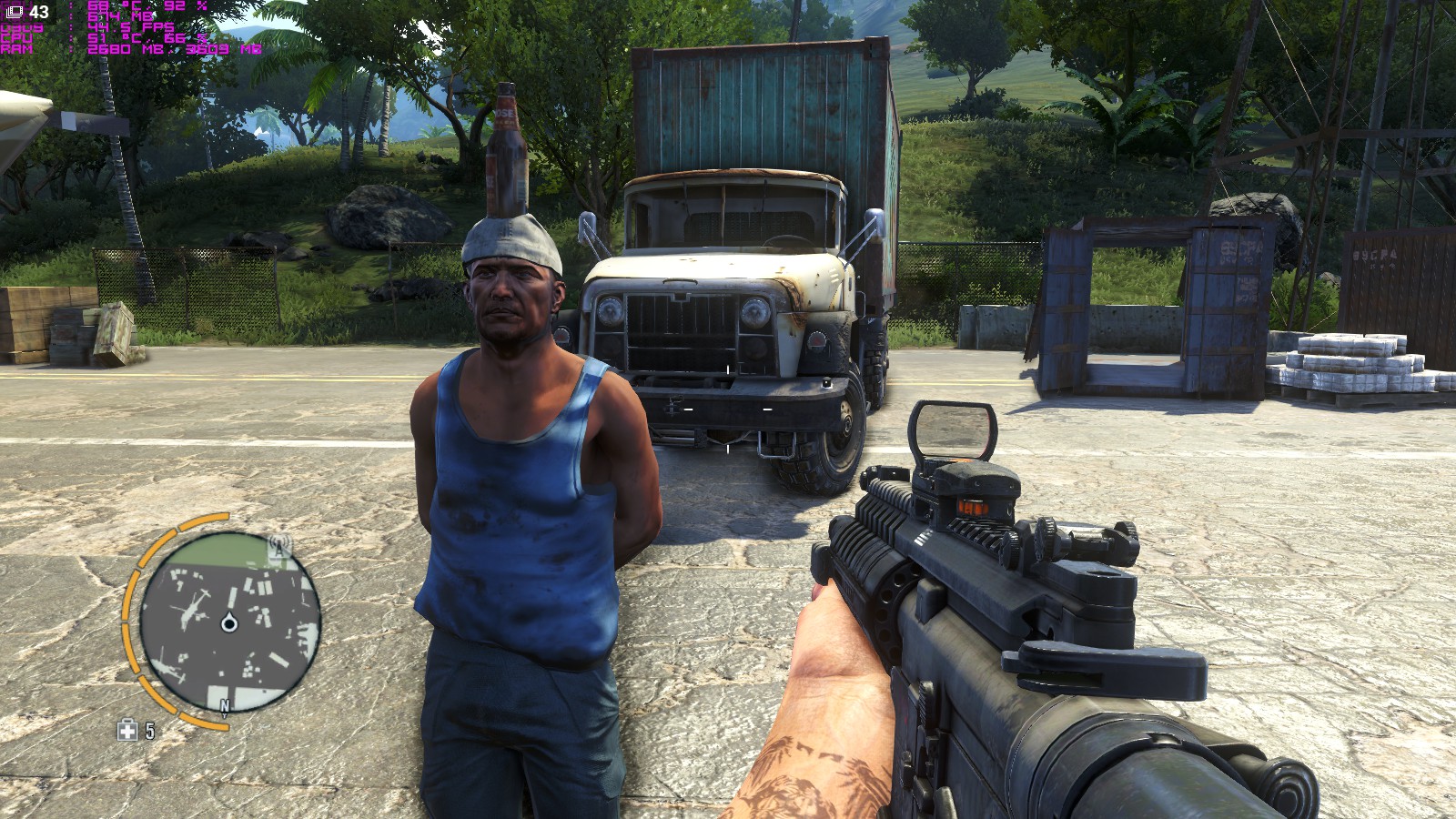
Task: Click the circular minimap
Action: pos(229,622)
